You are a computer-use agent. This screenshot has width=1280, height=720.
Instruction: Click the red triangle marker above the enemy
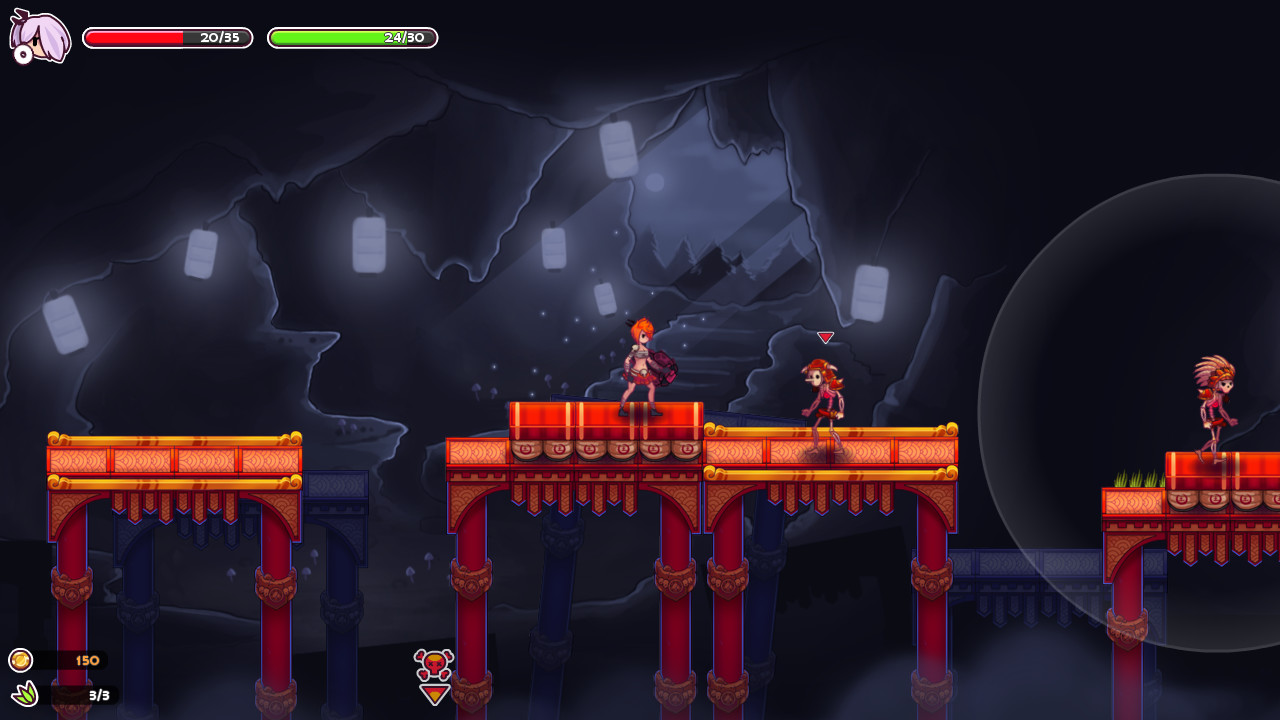pyautogui.click(x=823, y=338)
